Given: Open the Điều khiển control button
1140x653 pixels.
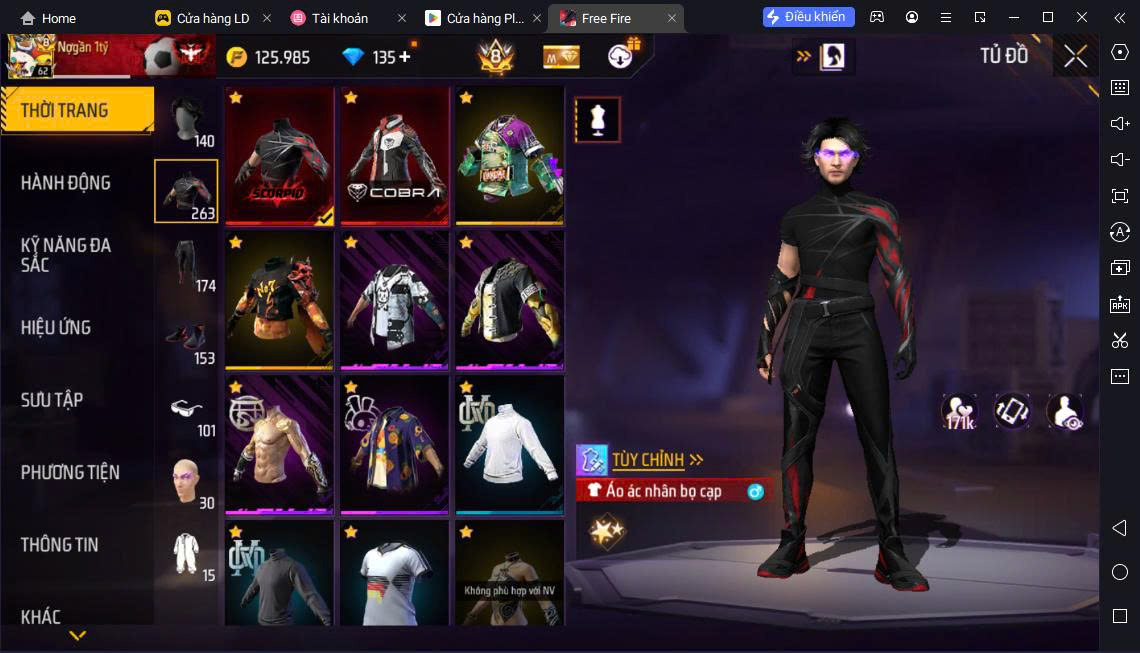Looking at the screenshot, I should click(808, 17).
